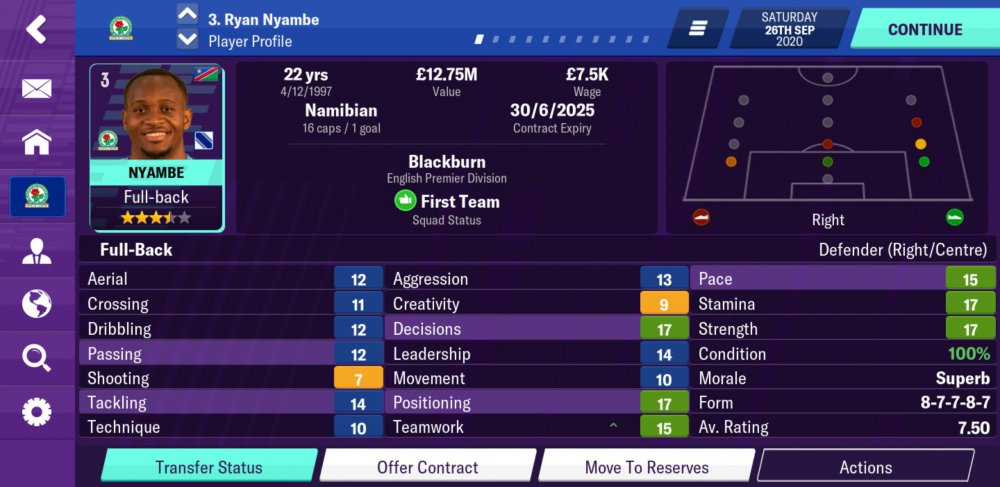Open the date calendar panel
Image resolution: width=1000 pixels, height=487 pixels.
pyautogui.click(x=789, y=29)
